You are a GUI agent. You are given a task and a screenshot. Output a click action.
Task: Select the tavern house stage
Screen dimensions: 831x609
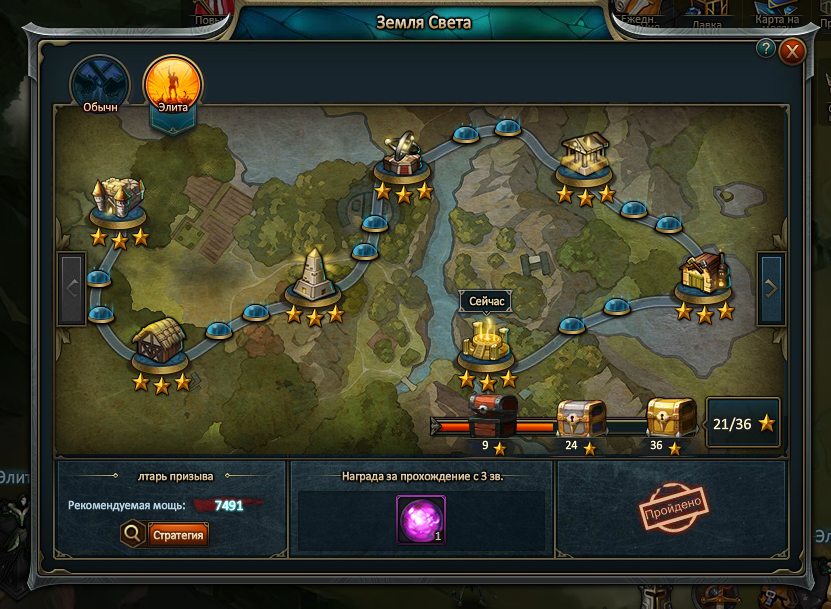[x=704, y=275]
